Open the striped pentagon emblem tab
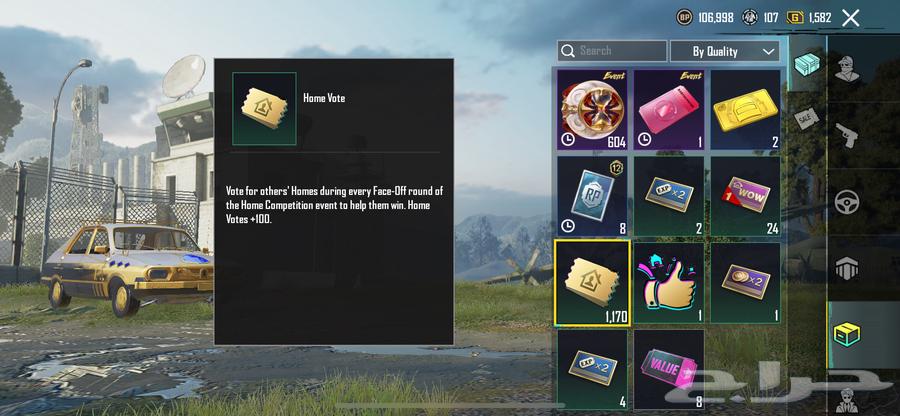The height and width of the screenshot is (416, 900). 849,268
